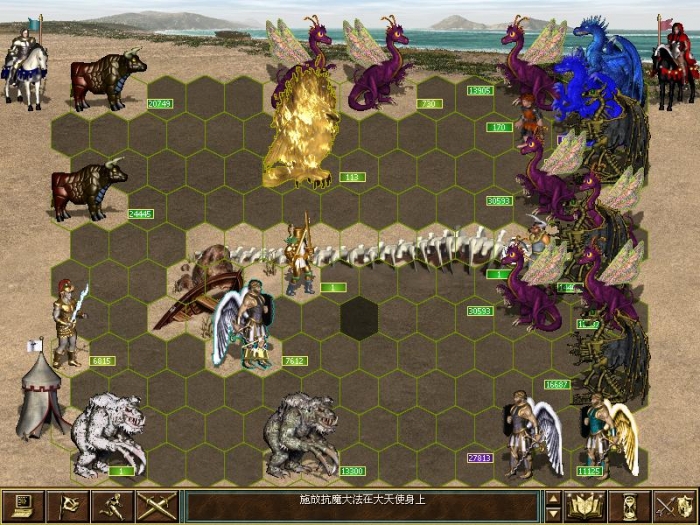700x525 pixels.
Task: Show later combat log lines with down arrow
Action: (552, 514)
